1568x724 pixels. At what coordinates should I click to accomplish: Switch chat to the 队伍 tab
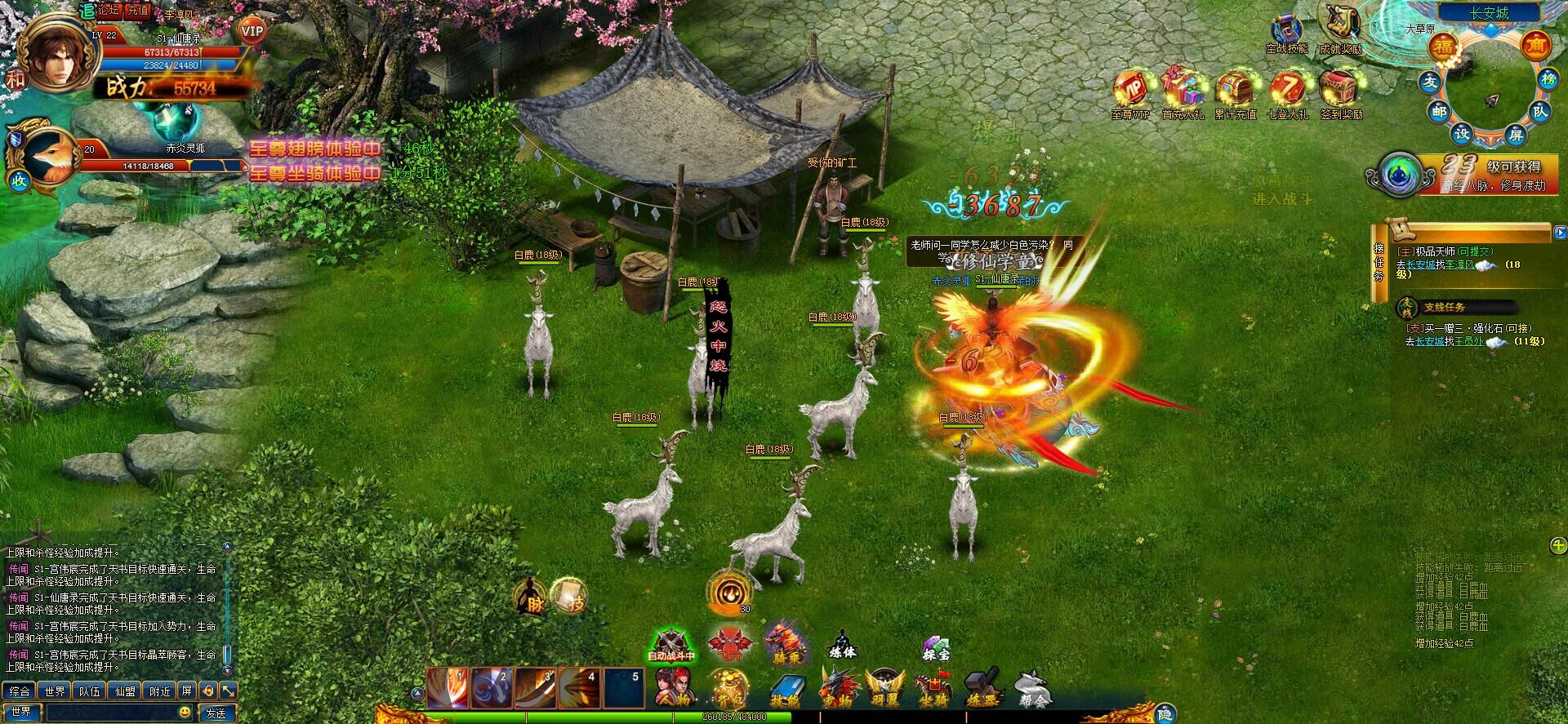(x=89, y=691)
